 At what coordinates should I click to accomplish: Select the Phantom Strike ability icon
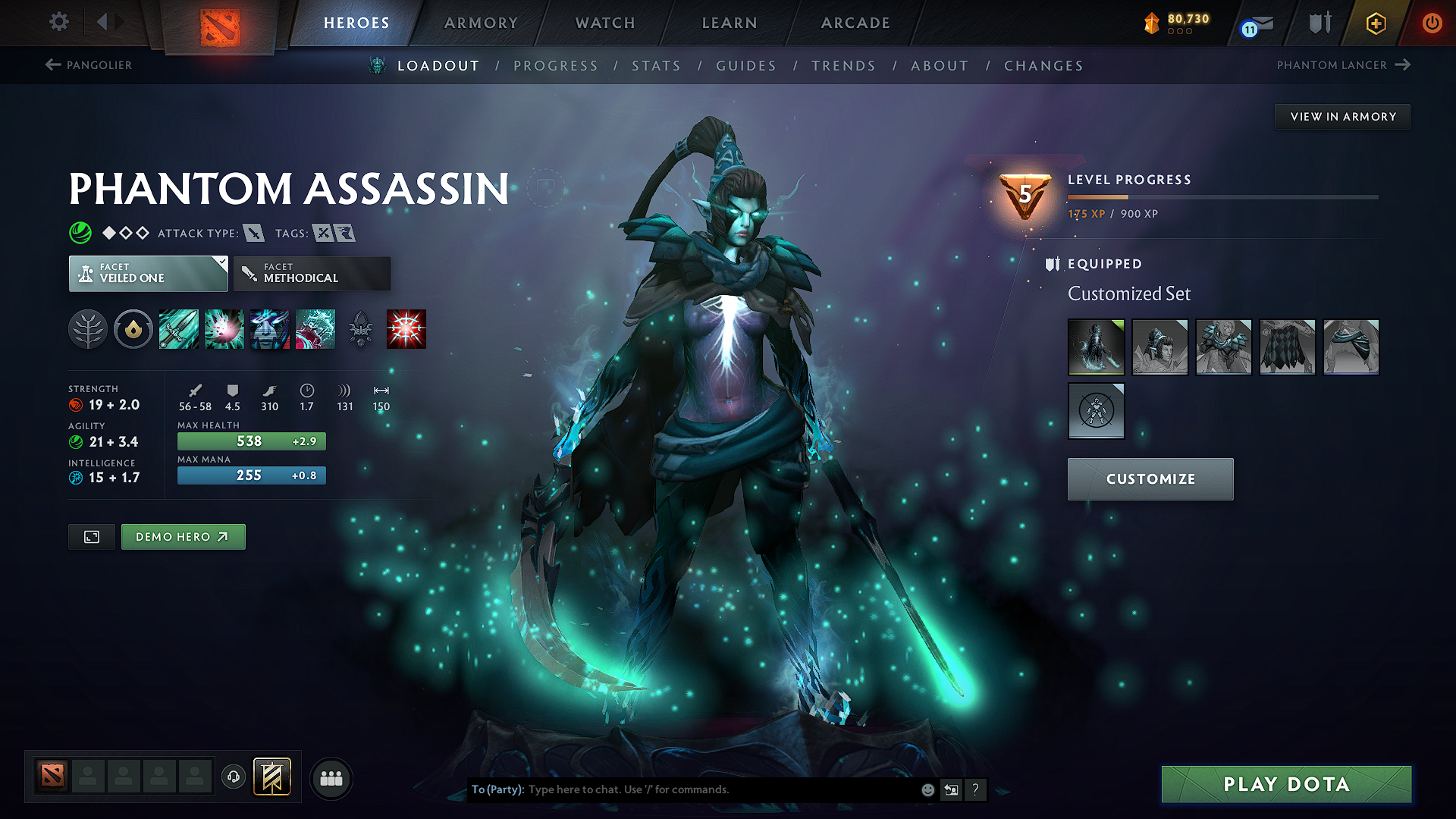tap(224, 329)
